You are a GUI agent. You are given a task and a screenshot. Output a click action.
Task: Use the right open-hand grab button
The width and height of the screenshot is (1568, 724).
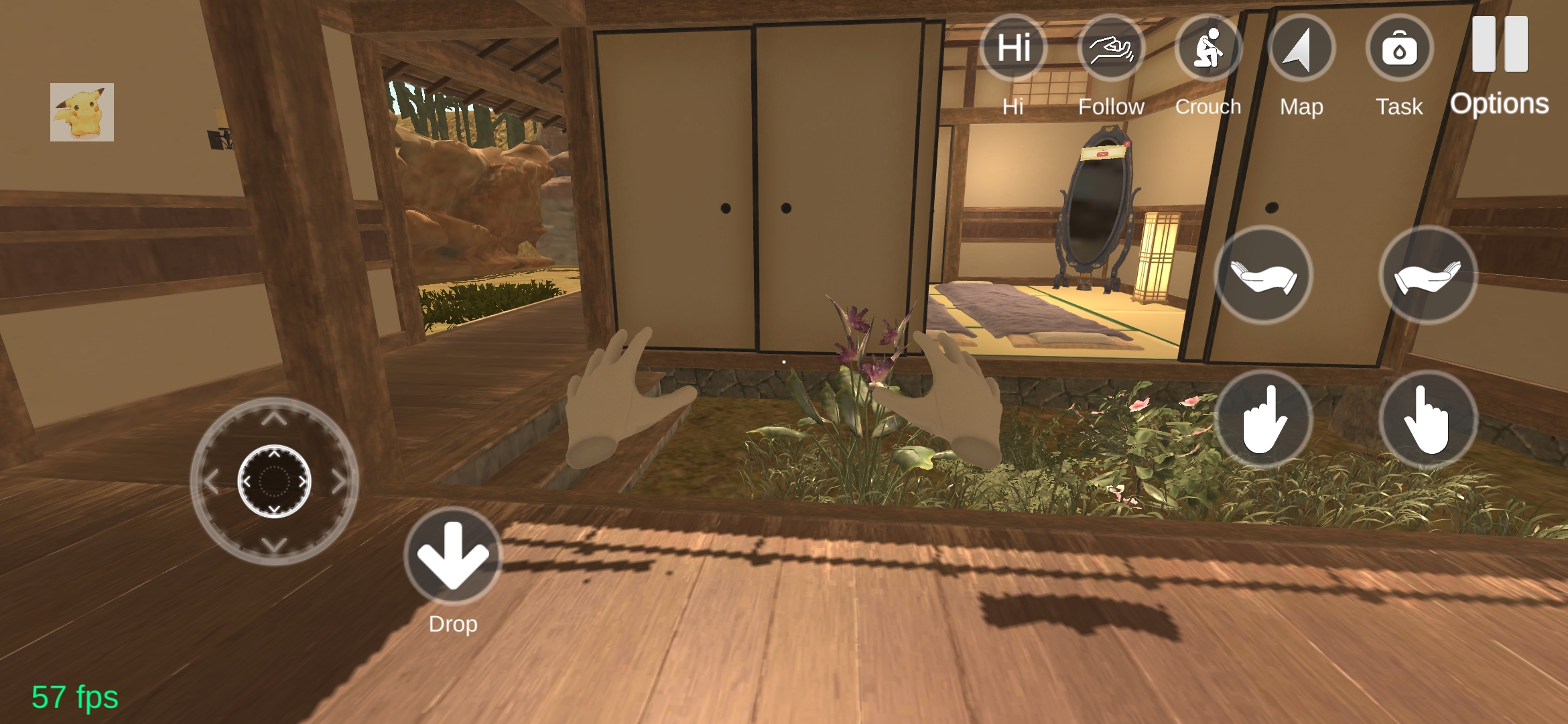[1428, 276]
